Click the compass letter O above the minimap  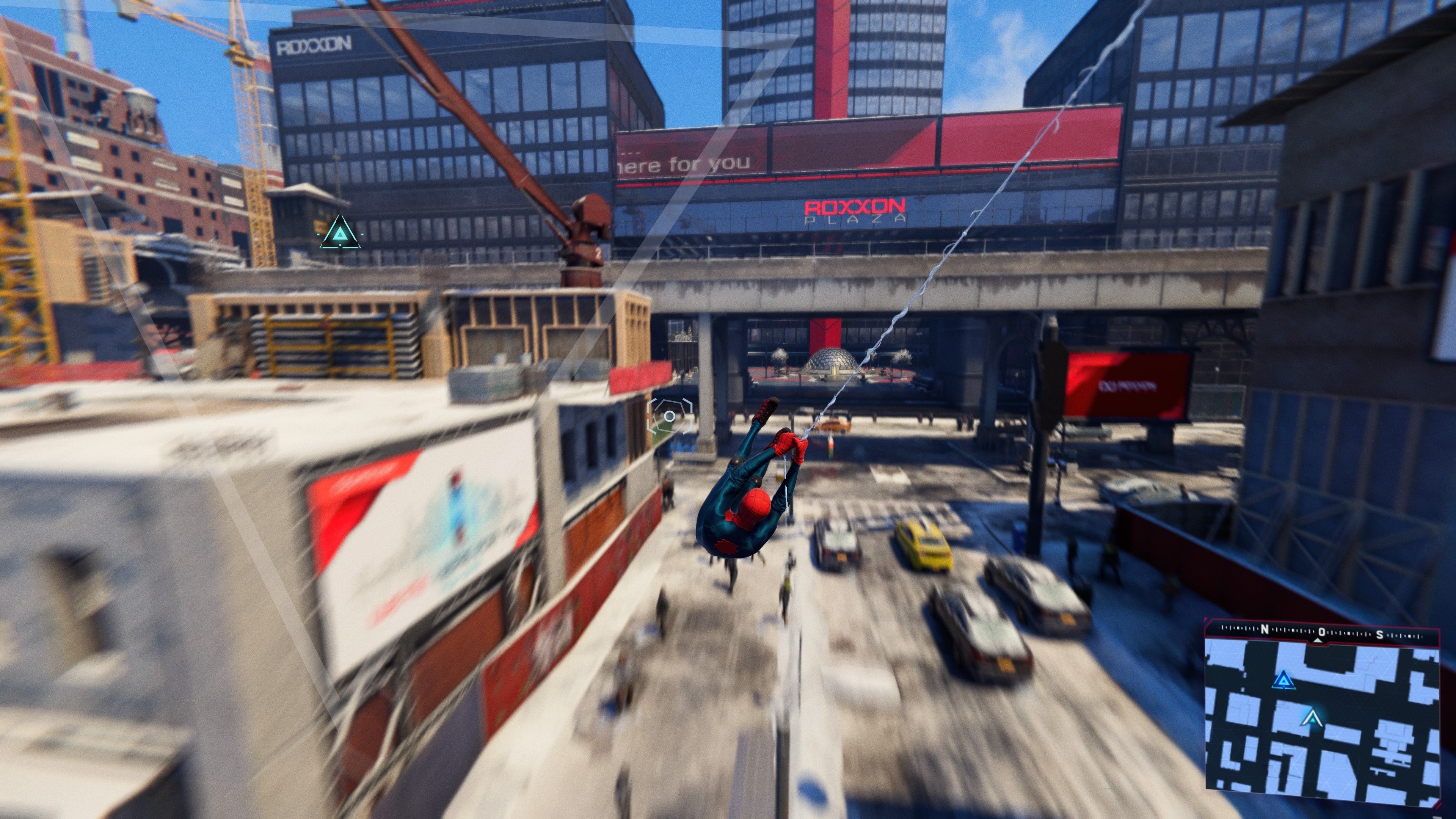1322,632
